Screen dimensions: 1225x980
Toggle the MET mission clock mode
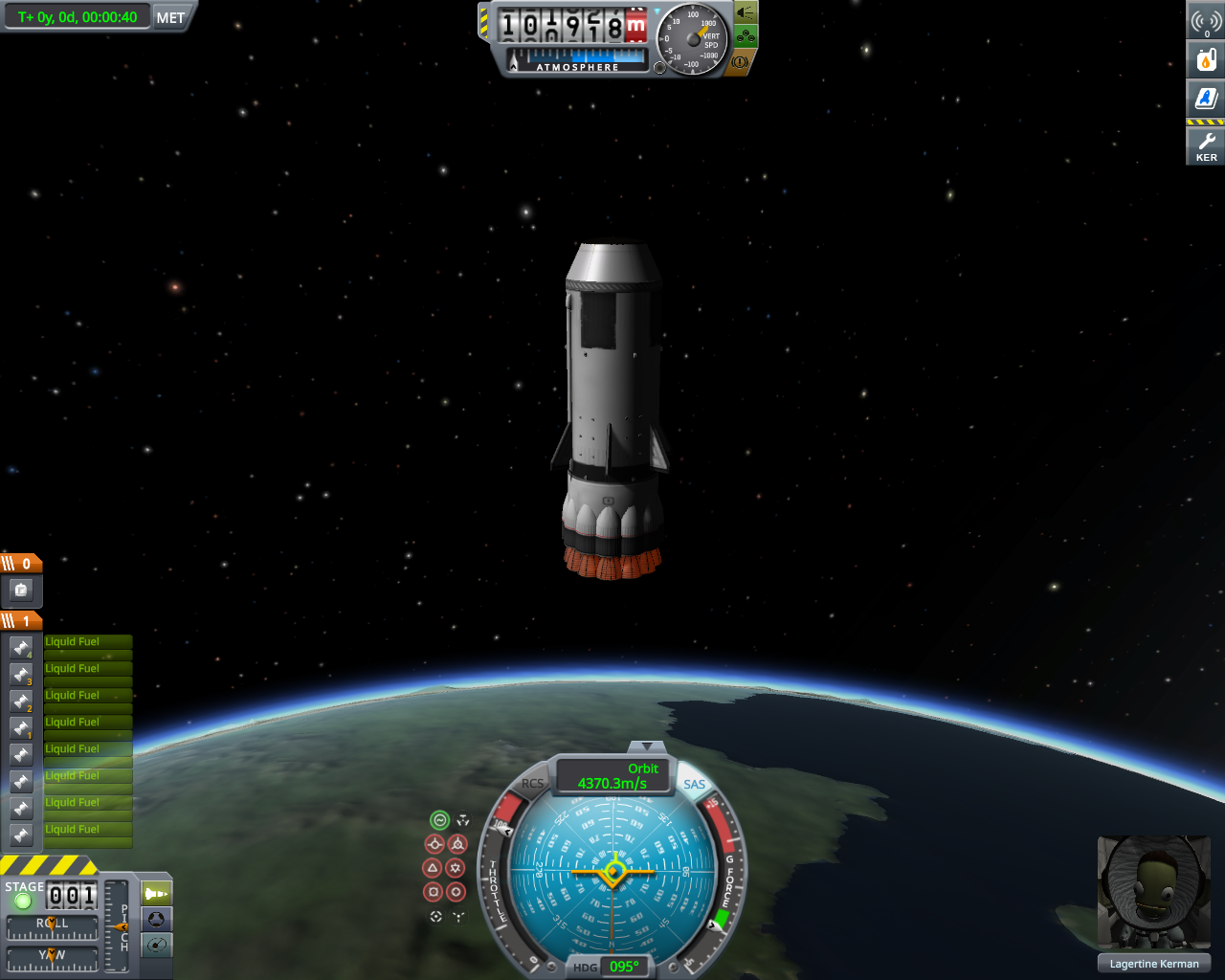[x=170, y=17]
